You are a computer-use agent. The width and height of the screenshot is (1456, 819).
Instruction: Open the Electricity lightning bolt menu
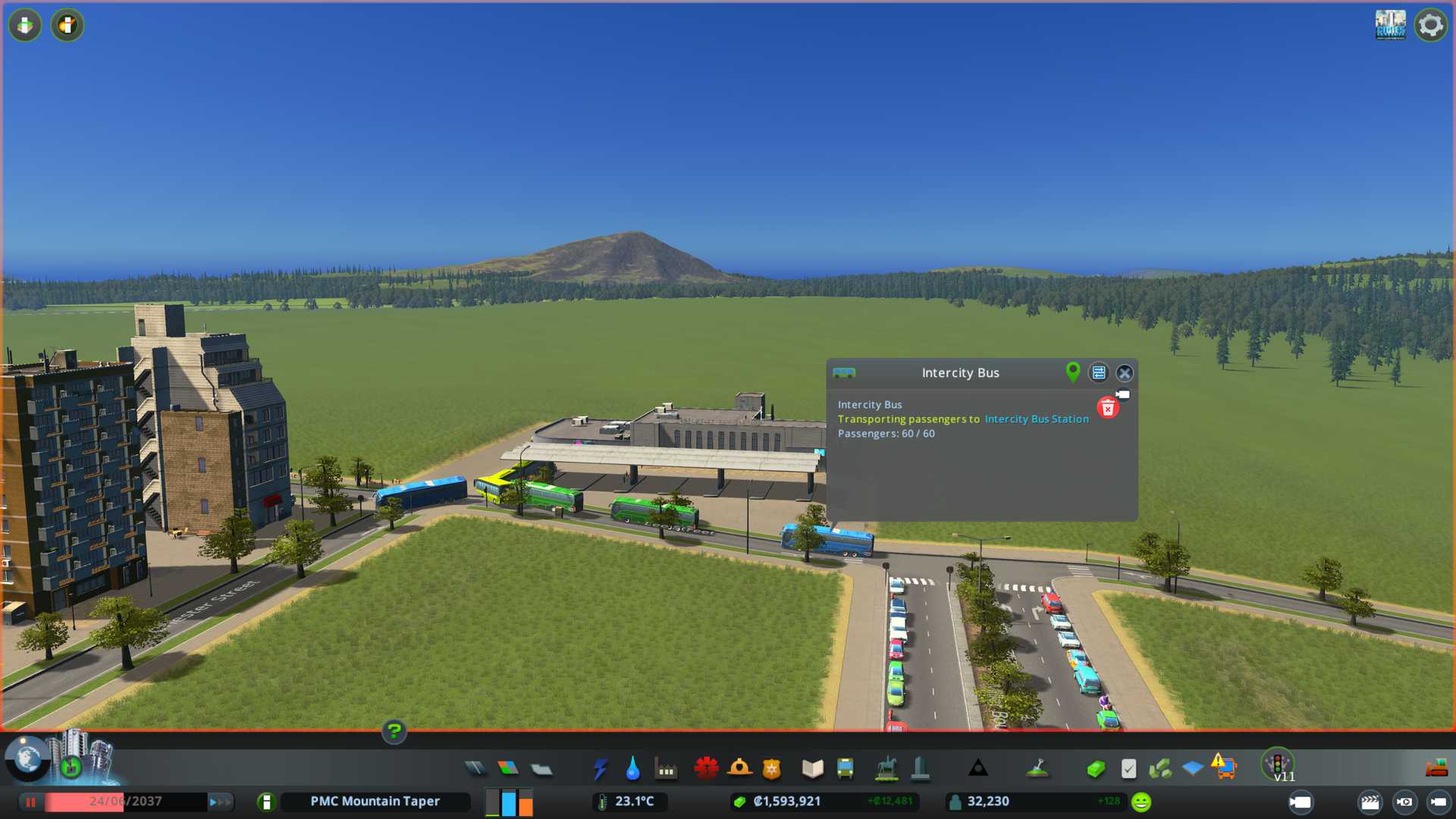point(600,769)
